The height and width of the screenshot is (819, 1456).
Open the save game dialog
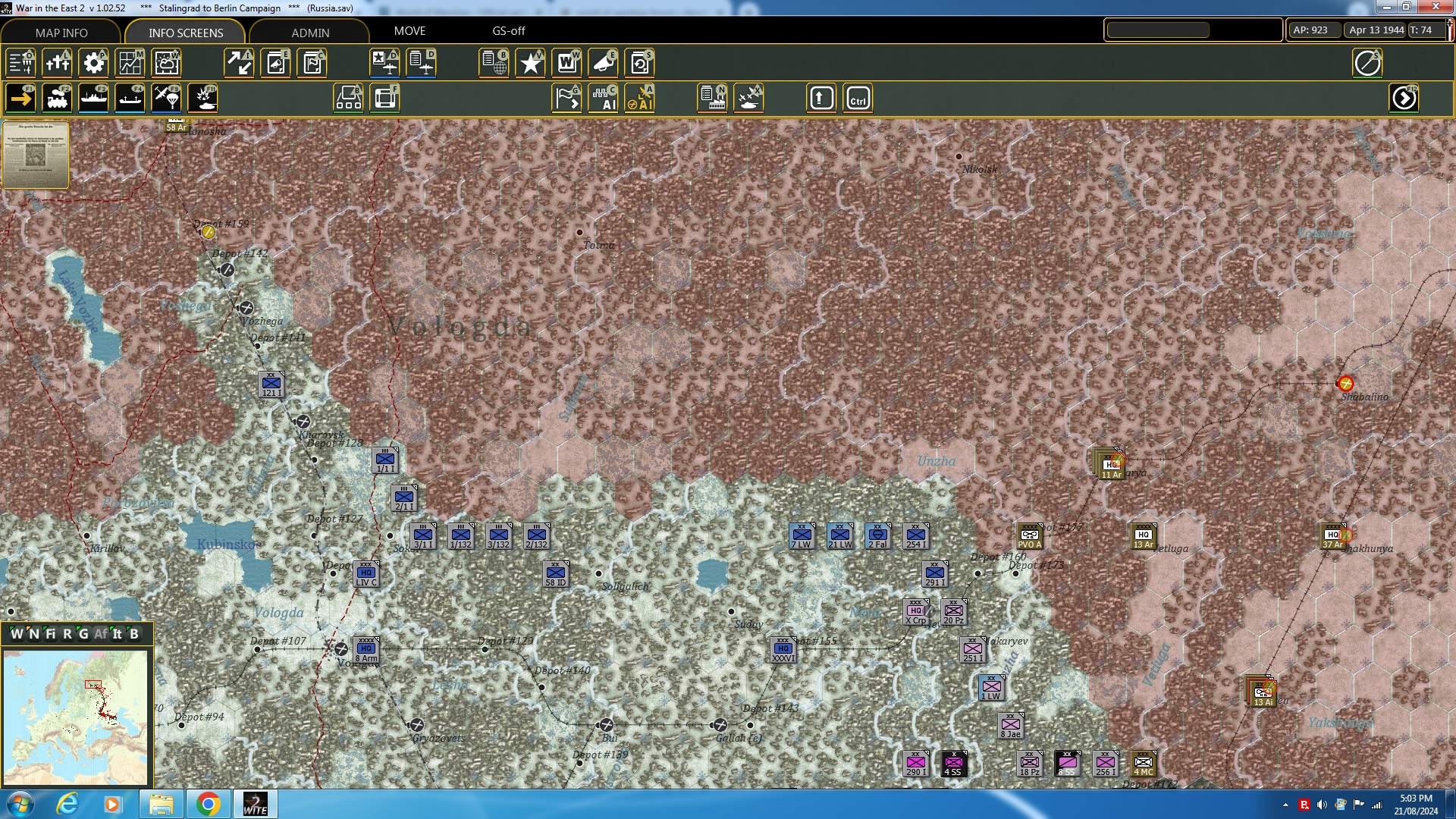pyautogui.click(x=641, y=63)
